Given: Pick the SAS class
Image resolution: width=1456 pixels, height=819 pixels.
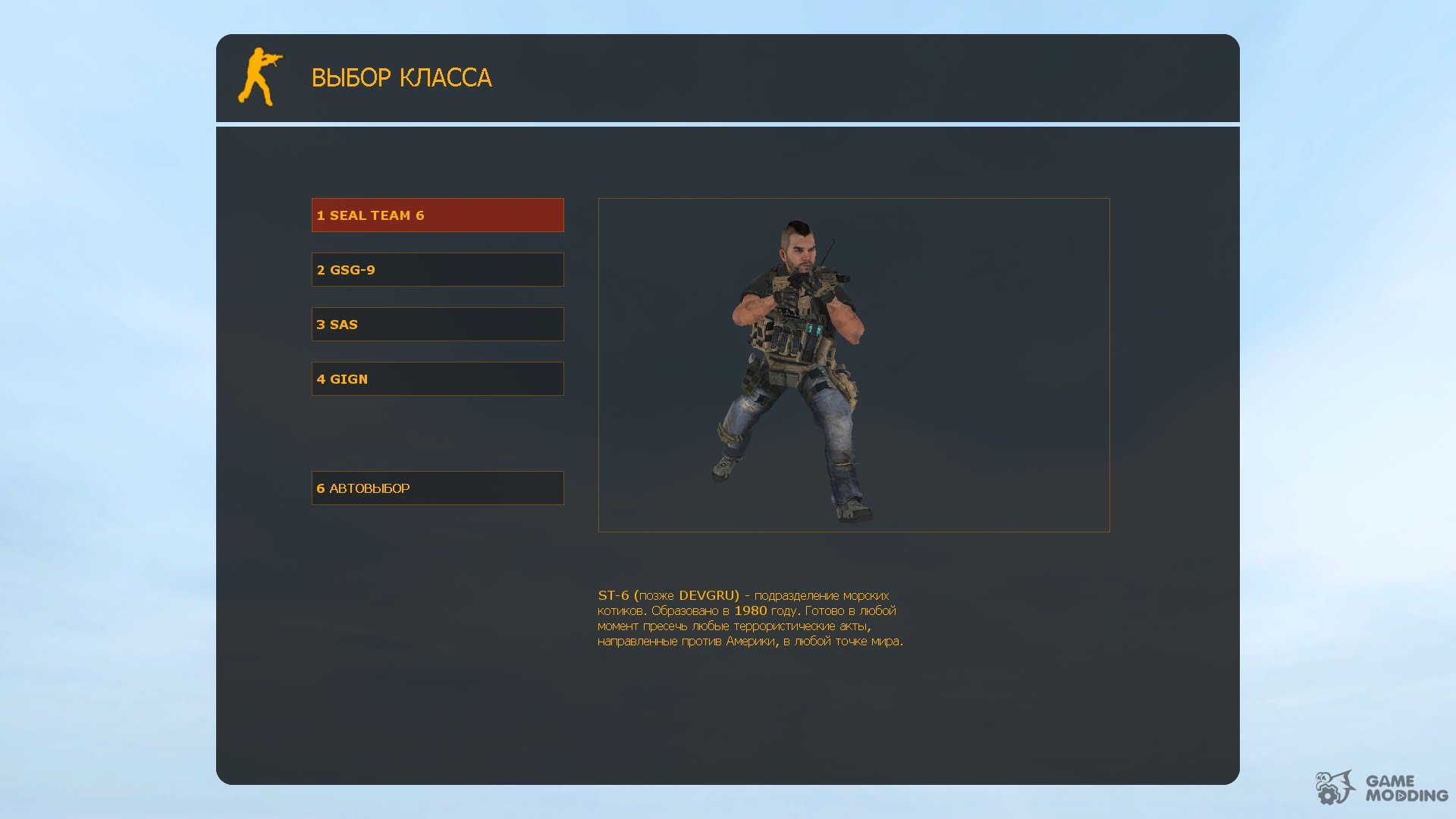Looking at the screenshot, I should click(438, 325).
